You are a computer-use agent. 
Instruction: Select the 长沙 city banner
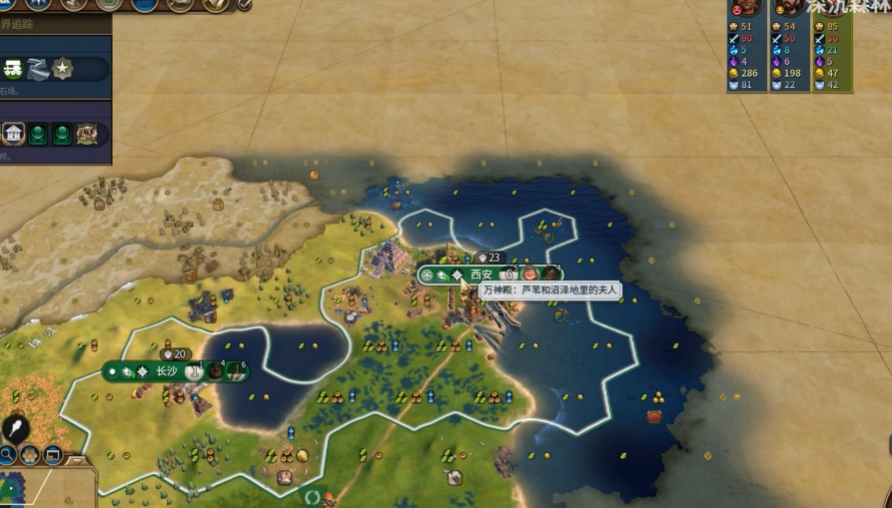(x=165, y=371)
